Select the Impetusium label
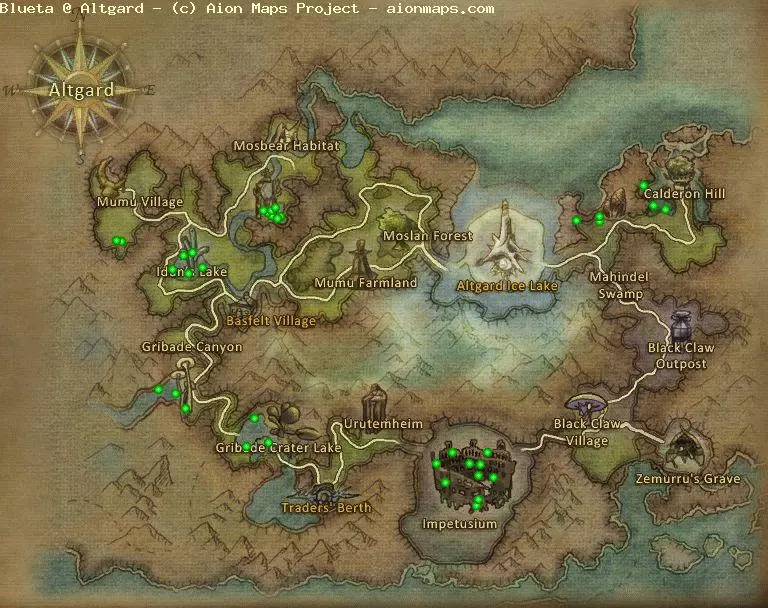The height and width of the screenshot is (608, 768). click(459, 524)
